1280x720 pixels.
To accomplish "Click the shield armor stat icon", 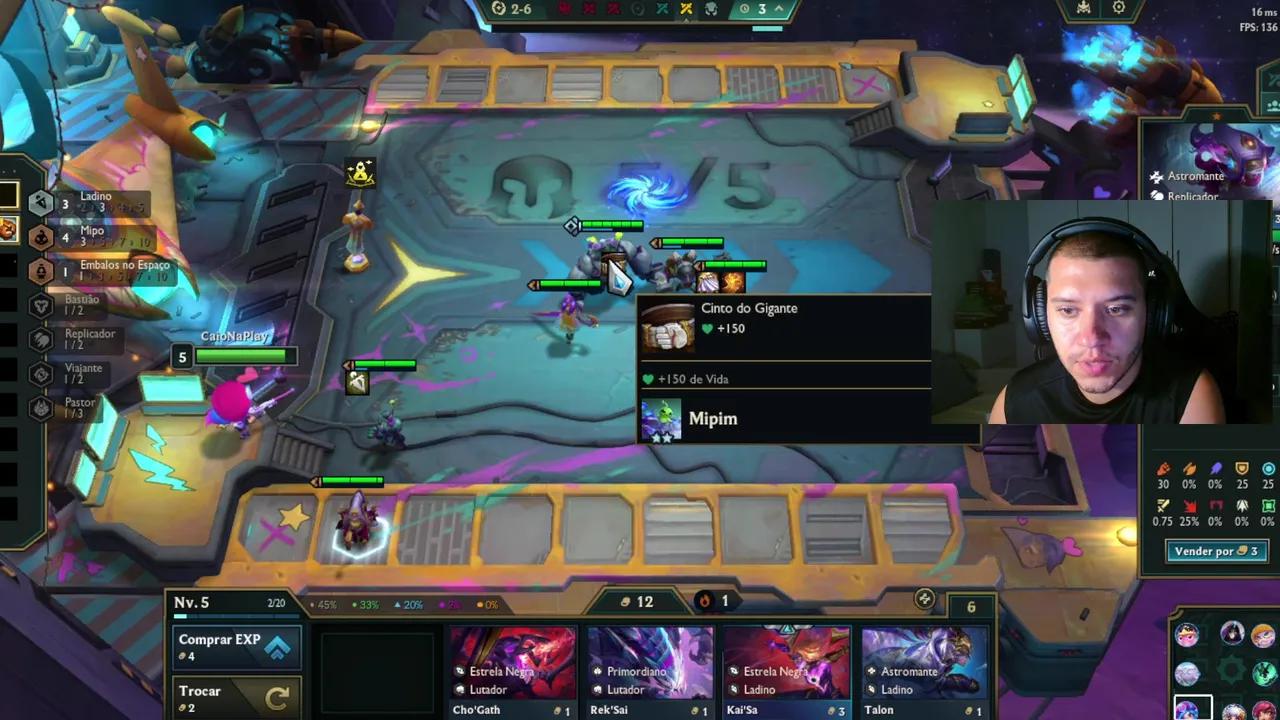I will pyautogui.click(x=1241, y=468).
